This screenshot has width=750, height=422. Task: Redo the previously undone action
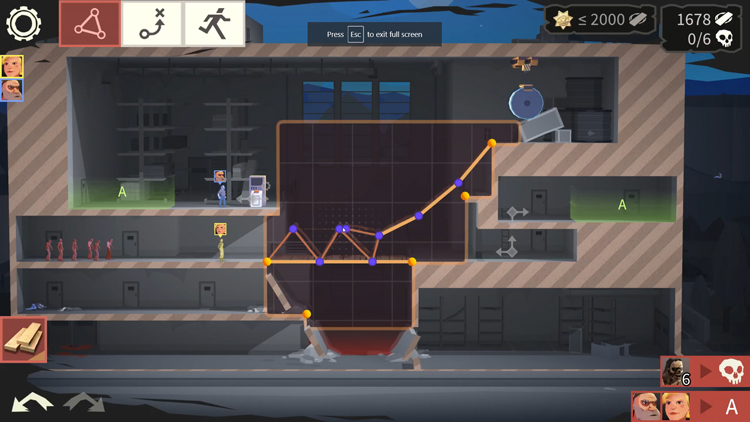tap(84, 402)
